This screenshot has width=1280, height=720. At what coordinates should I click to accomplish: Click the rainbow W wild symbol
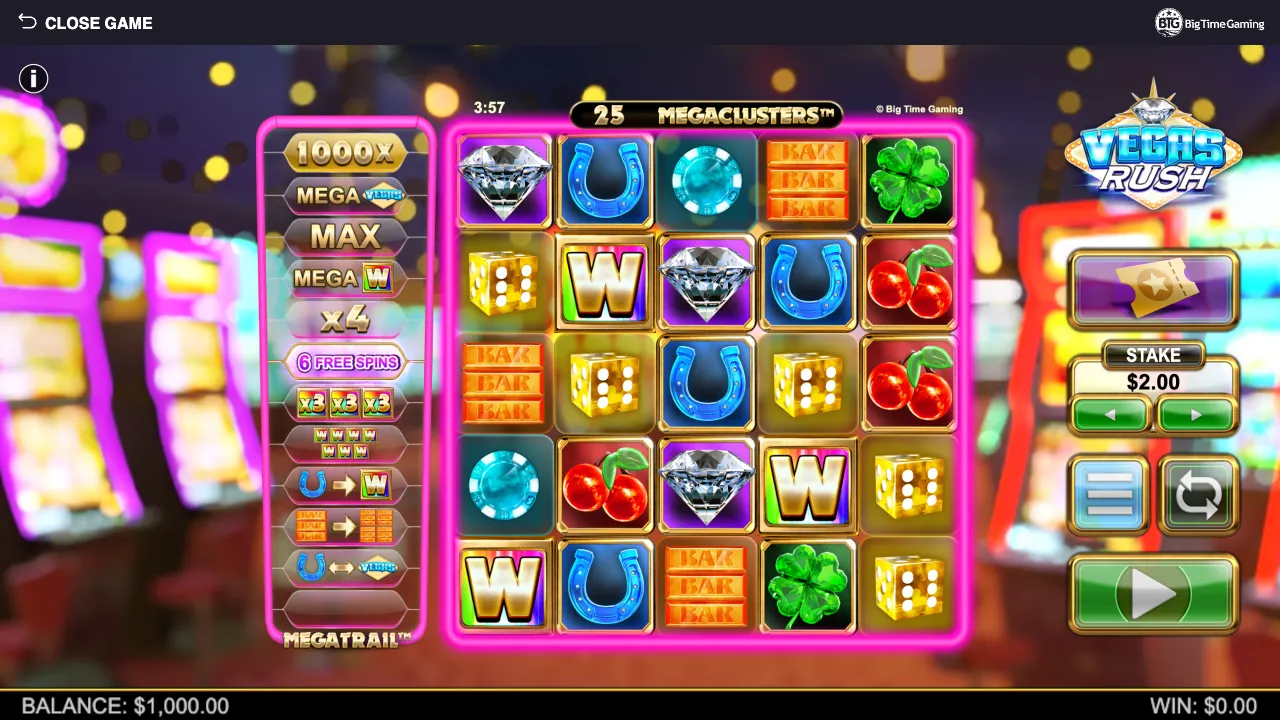[x=604, y=282]
